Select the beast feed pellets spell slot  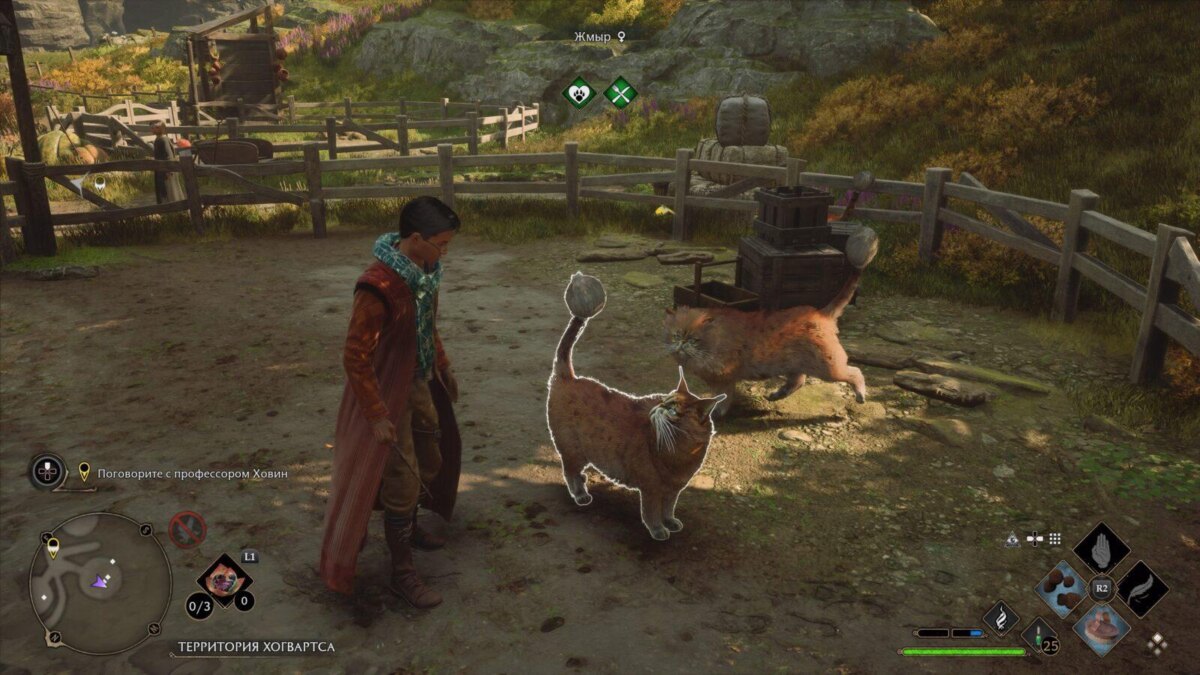point(1061,589)
